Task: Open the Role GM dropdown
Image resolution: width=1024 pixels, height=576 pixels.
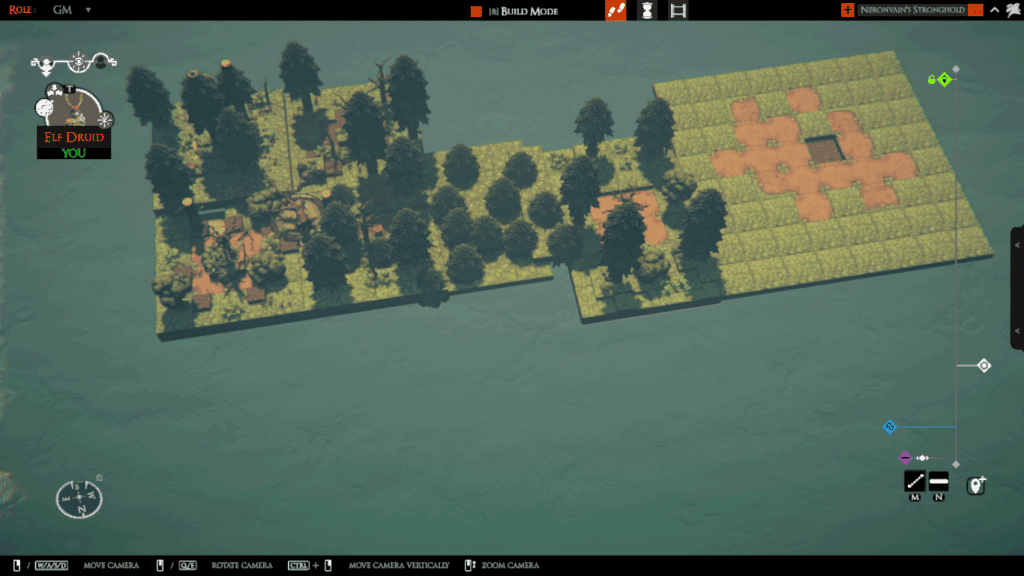Action: pyautogui.click(x=87, y=10)
